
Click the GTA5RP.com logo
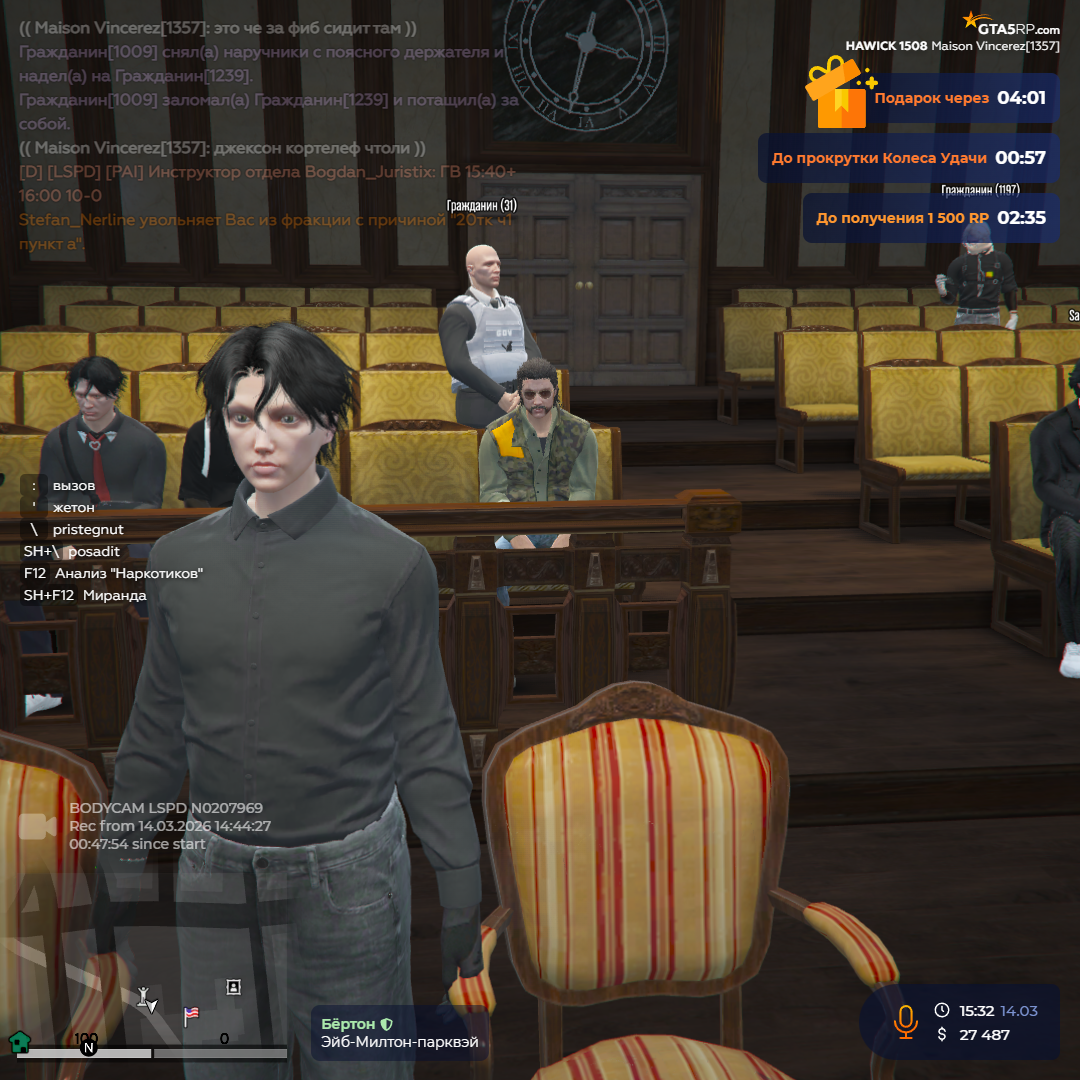tap(1011, 24)
